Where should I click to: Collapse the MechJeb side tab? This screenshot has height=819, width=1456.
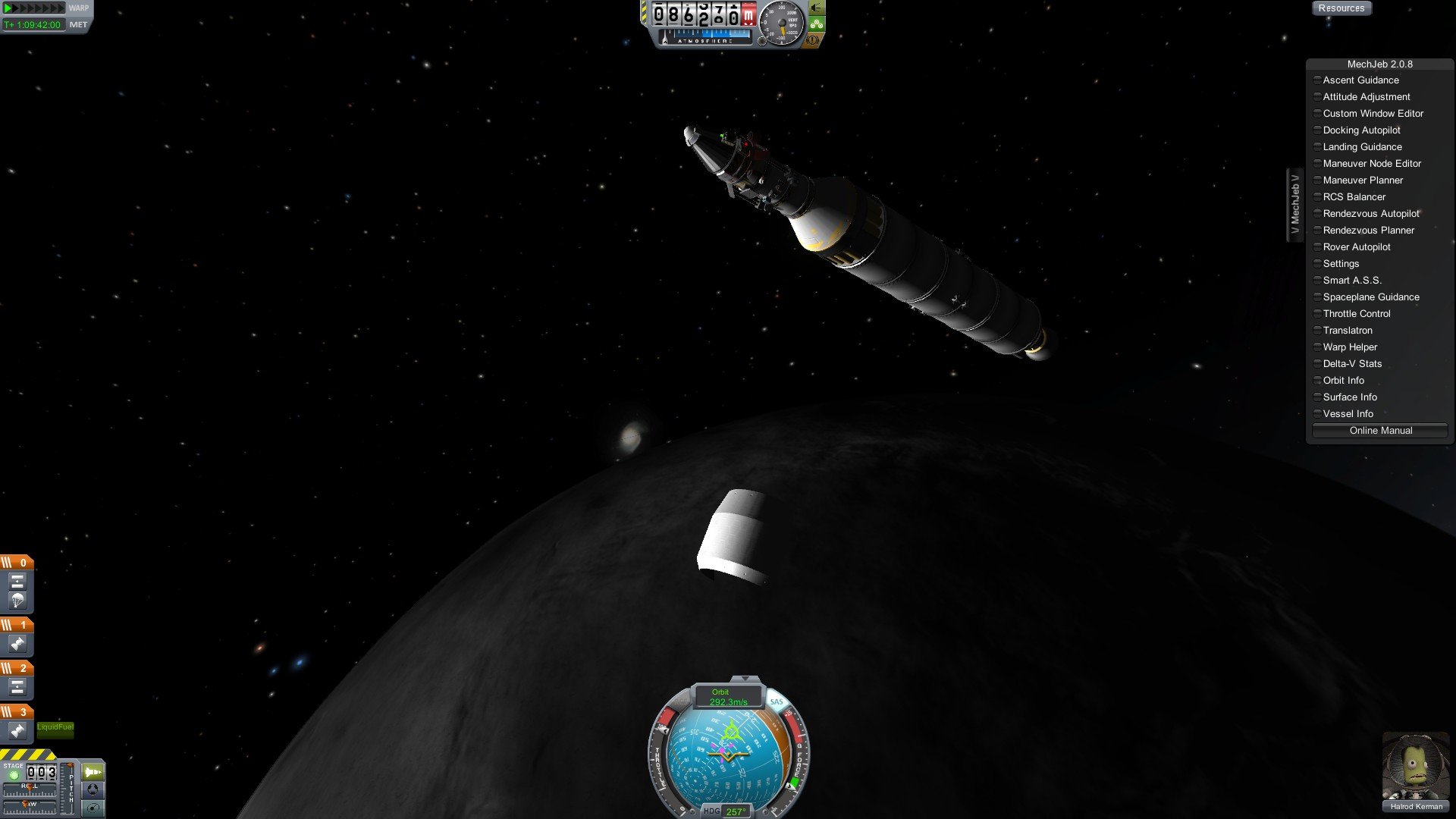[x=1294, y=205]
